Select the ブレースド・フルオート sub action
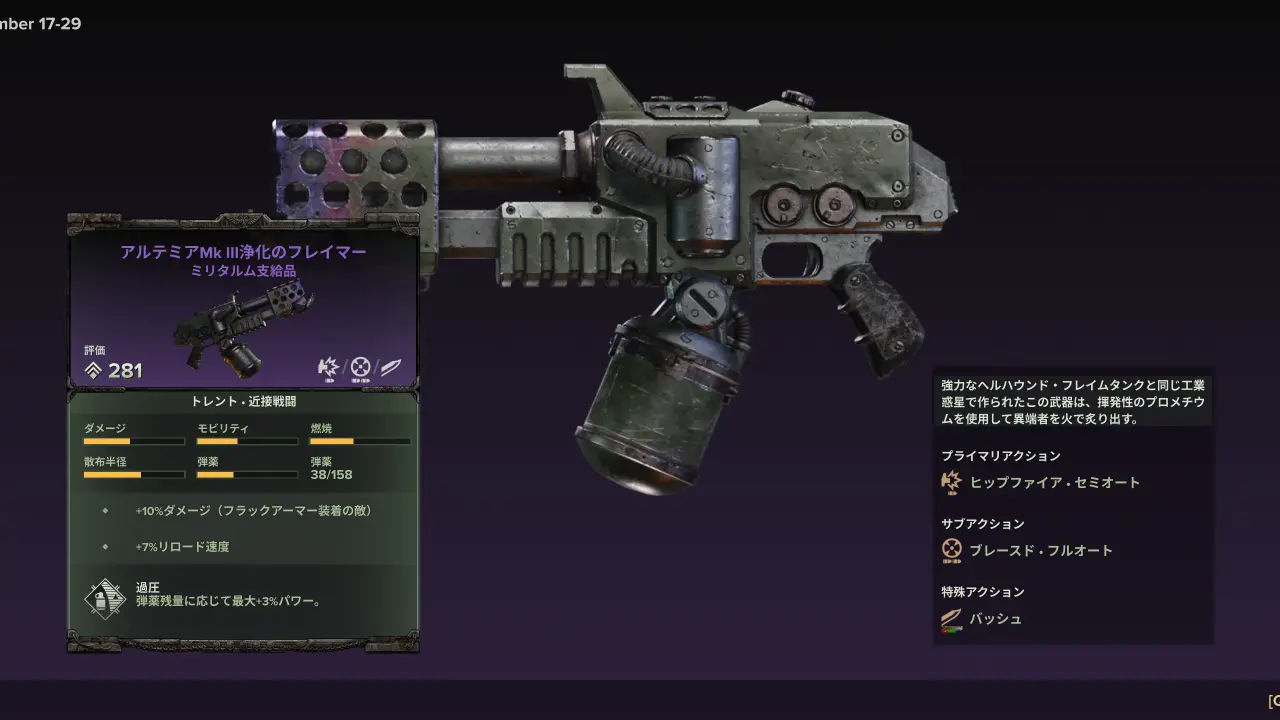The height and width of the screenshot is (720, 1280). point(1040,550)
